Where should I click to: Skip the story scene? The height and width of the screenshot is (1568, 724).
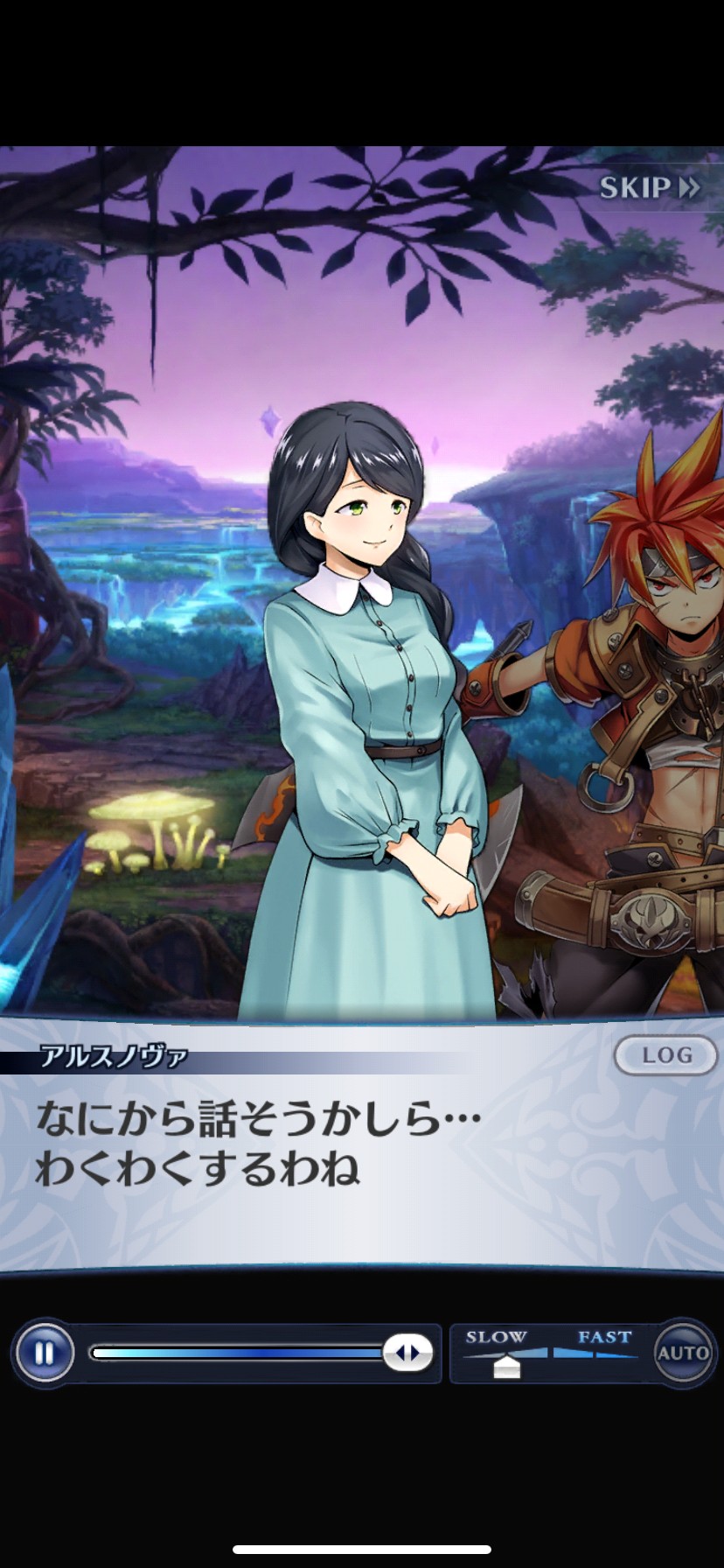pyautogui.click(x=649, y=187)
